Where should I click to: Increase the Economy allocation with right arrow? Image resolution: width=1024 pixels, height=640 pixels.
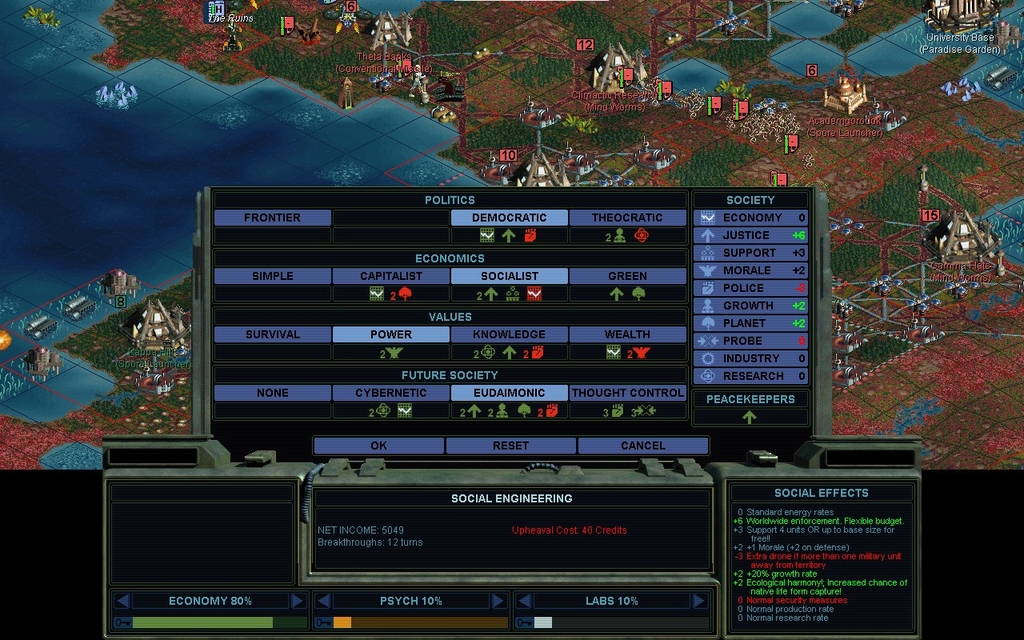[297, 601]
